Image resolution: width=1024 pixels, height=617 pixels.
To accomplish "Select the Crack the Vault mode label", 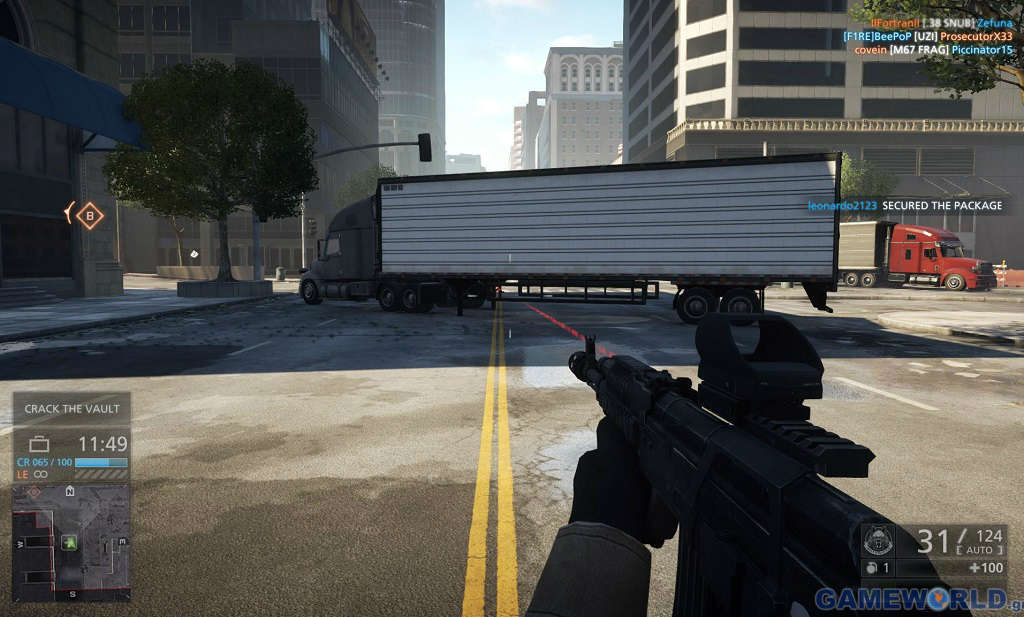I will pyautogui.click(x=72, y=408).
